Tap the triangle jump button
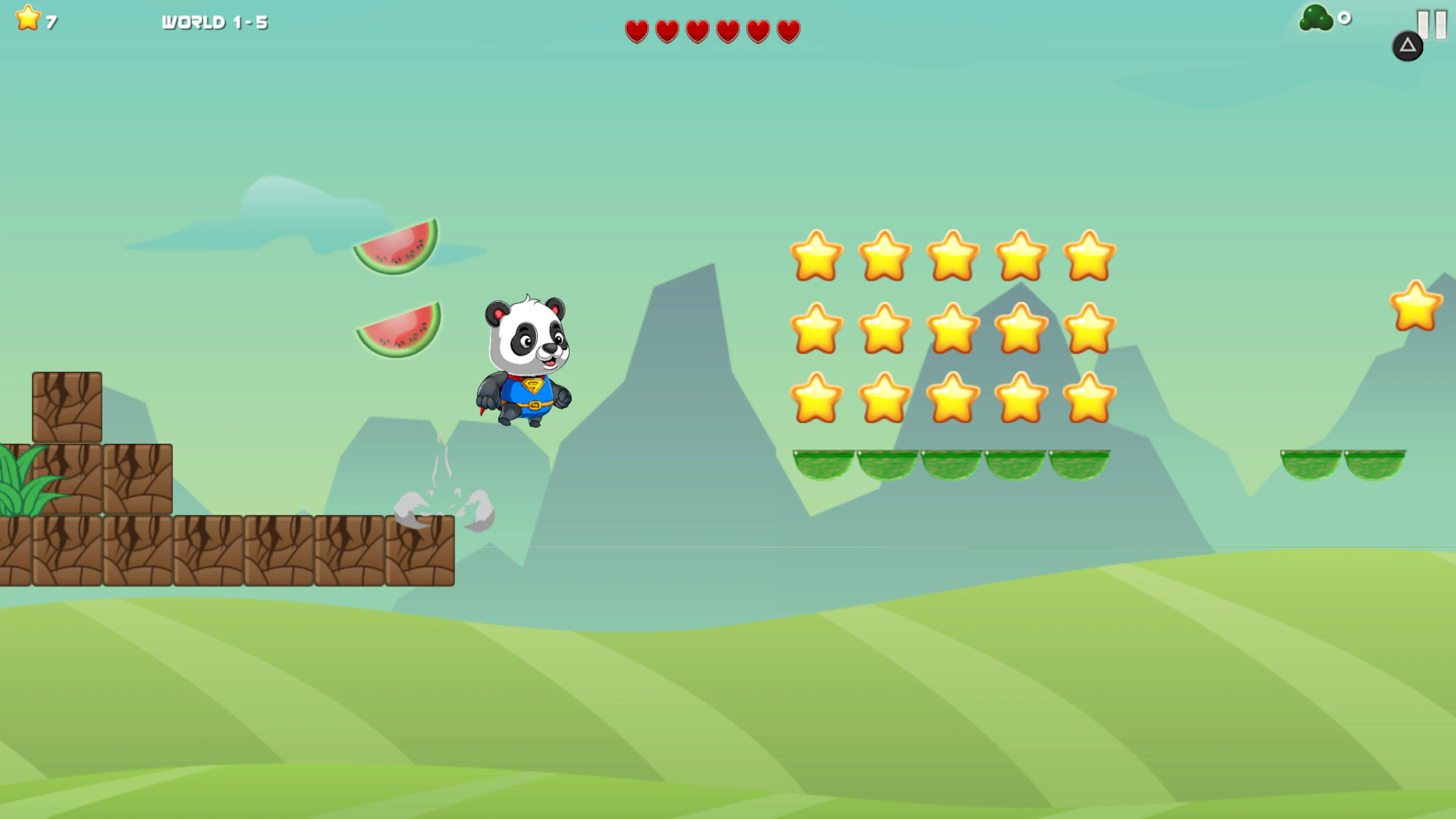The width and height of the screenshot is (1456, 819). tap(1408, 45)
